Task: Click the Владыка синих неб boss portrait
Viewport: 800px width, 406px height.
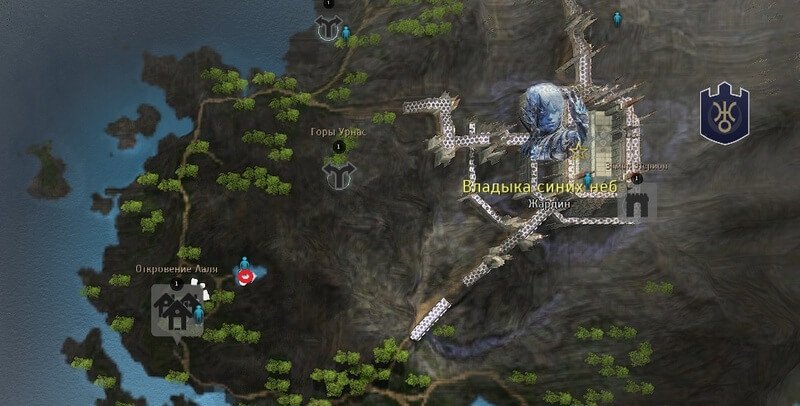Action: [x=549, y=121]
